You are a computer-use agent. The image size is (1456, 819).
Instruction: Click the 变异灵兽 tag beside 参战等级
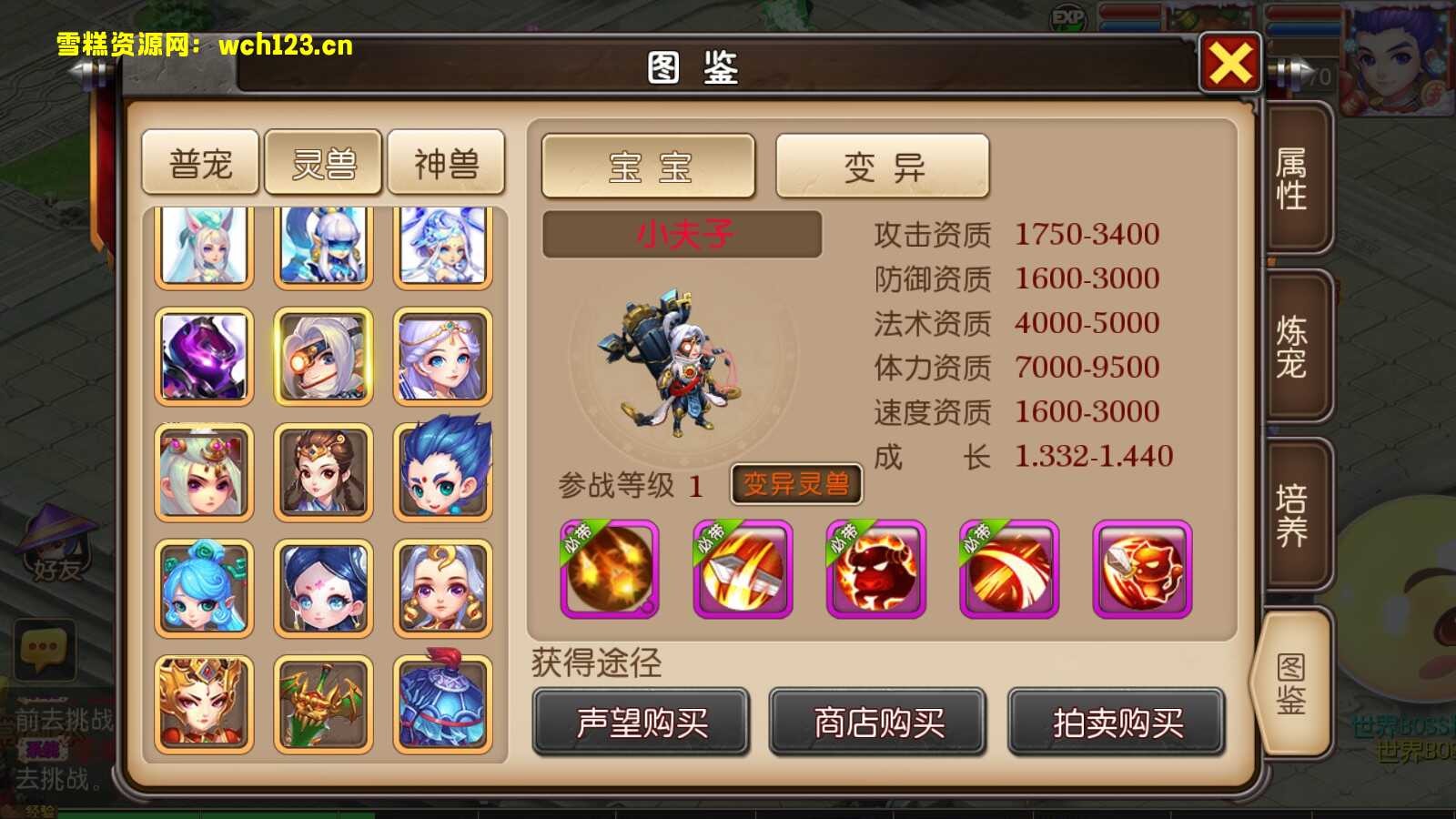point(796,485)
